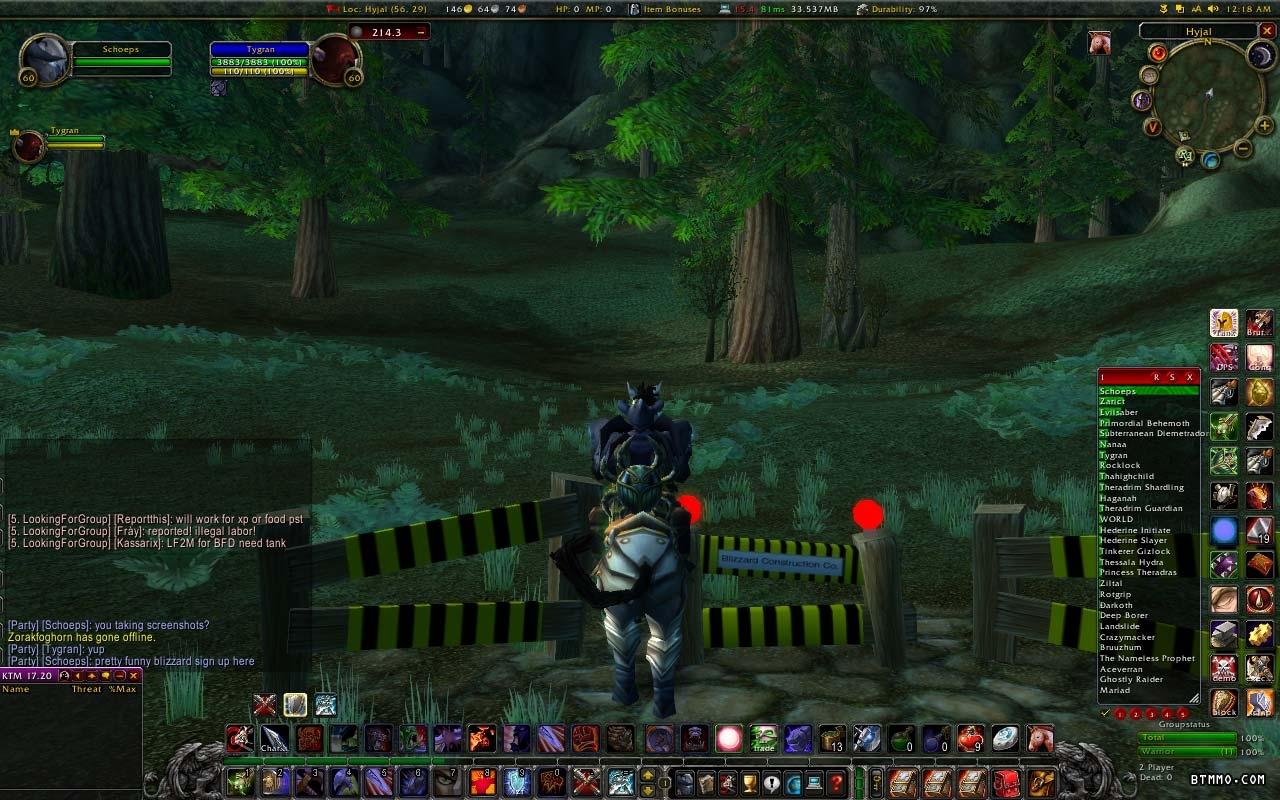The width and height of the screenshot is (1280, 800).
Task: Zoom out the minimap with minus button
Action: tap(1242, 149)
